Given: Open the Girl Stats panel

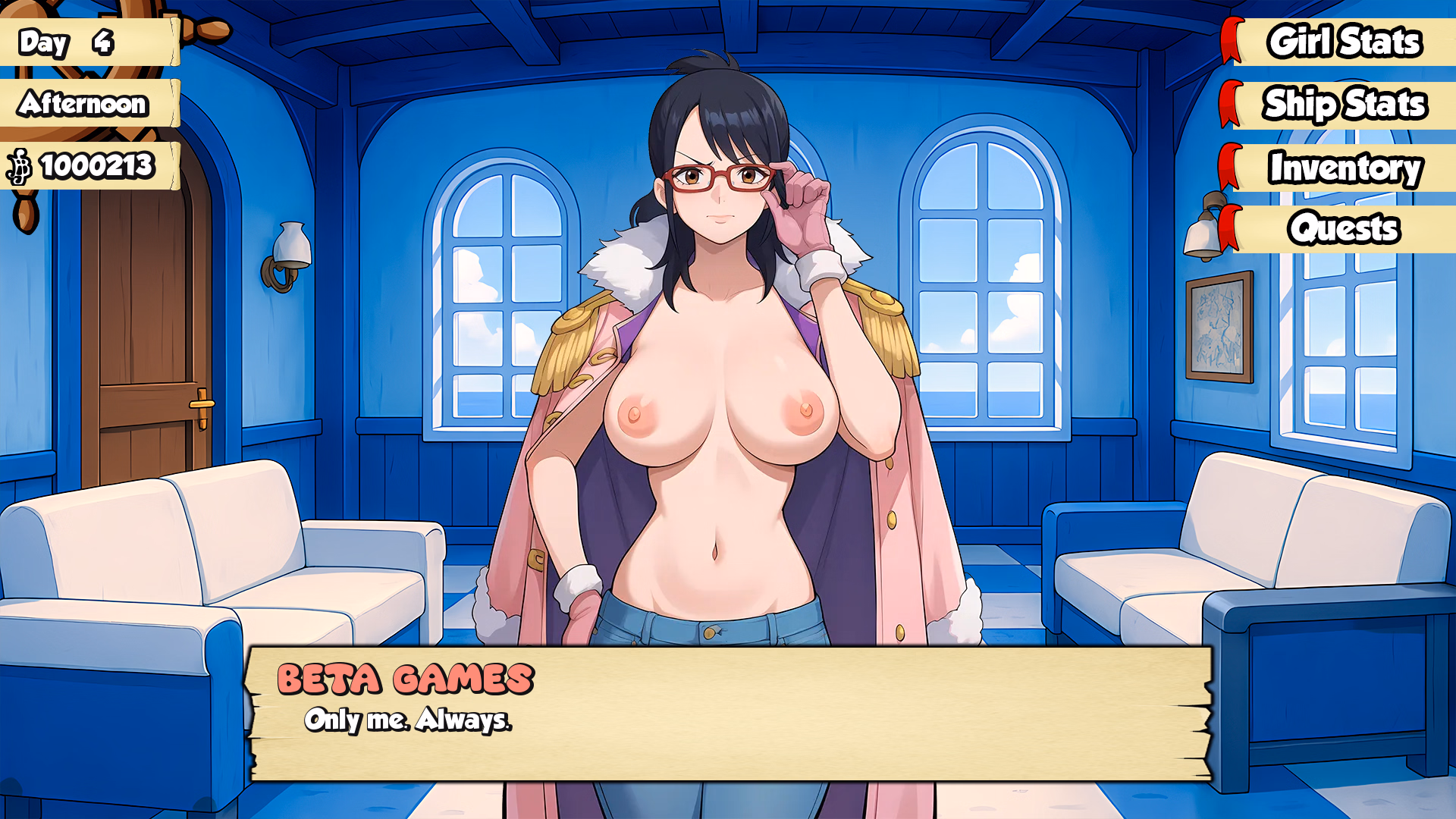Looking at the screenshot, I should (1343, 42).
